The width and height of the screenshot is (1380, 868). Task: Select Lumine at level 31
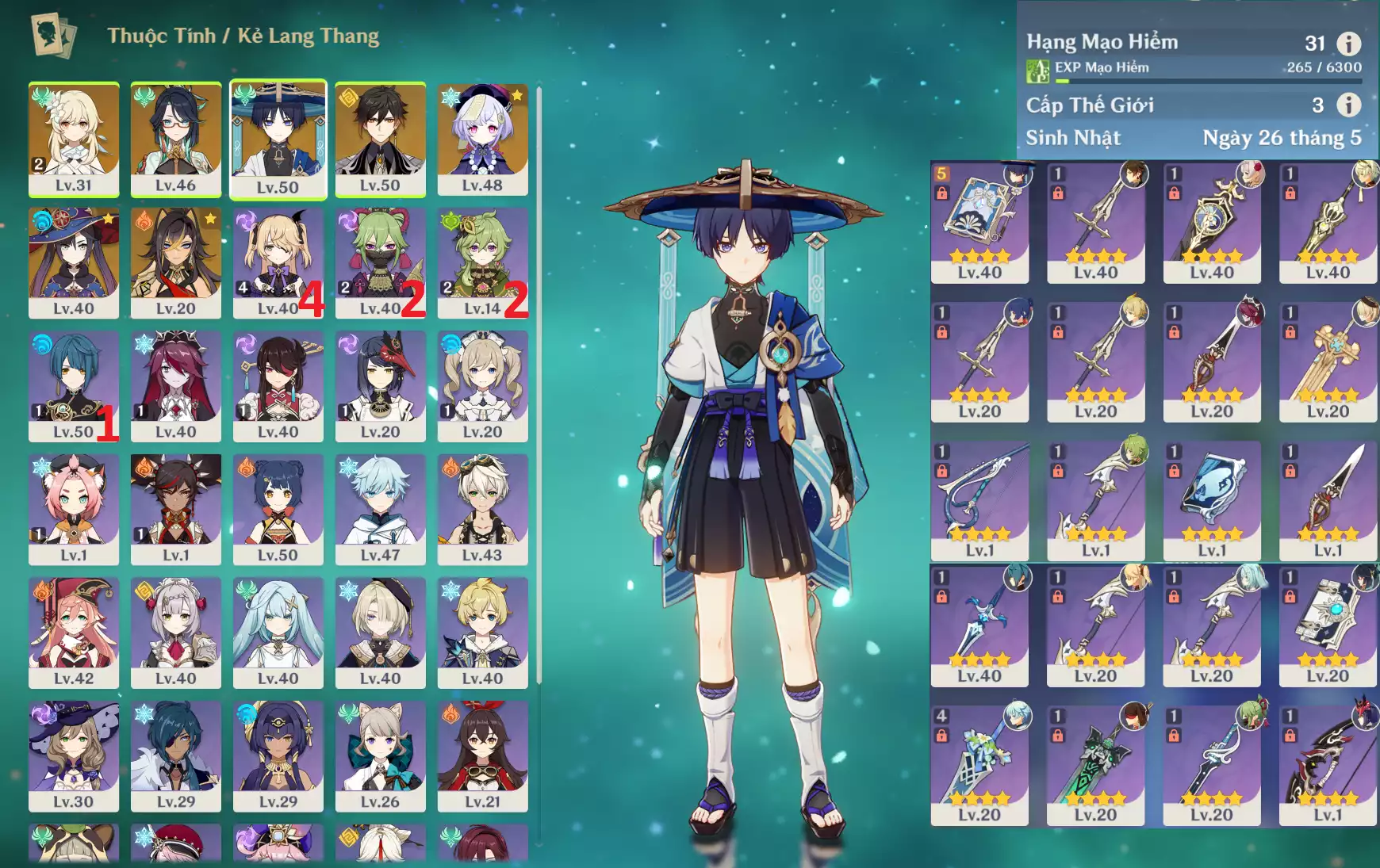[x=74, y=138]
